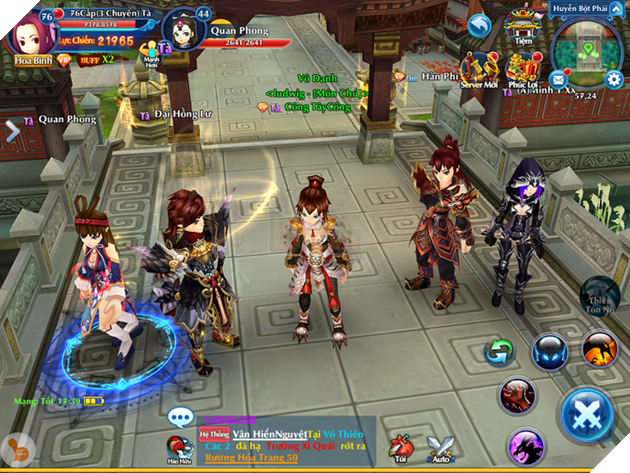630x473 pixels.
Task: Expand the left side panel arrow
Action: tap(12, 128)
